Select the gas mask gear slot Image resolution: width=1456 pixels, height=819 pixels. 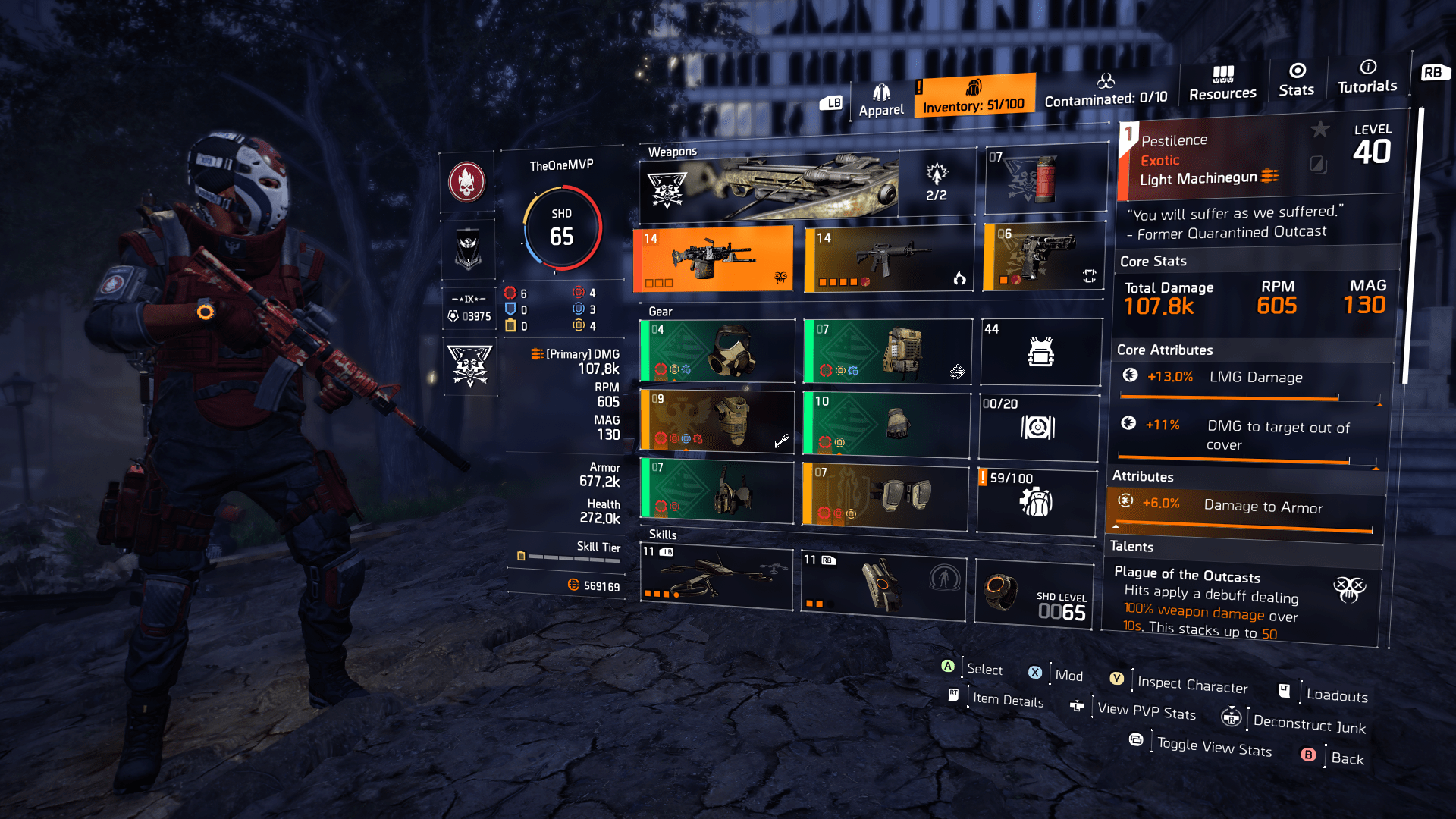click(x=717, y=350)
